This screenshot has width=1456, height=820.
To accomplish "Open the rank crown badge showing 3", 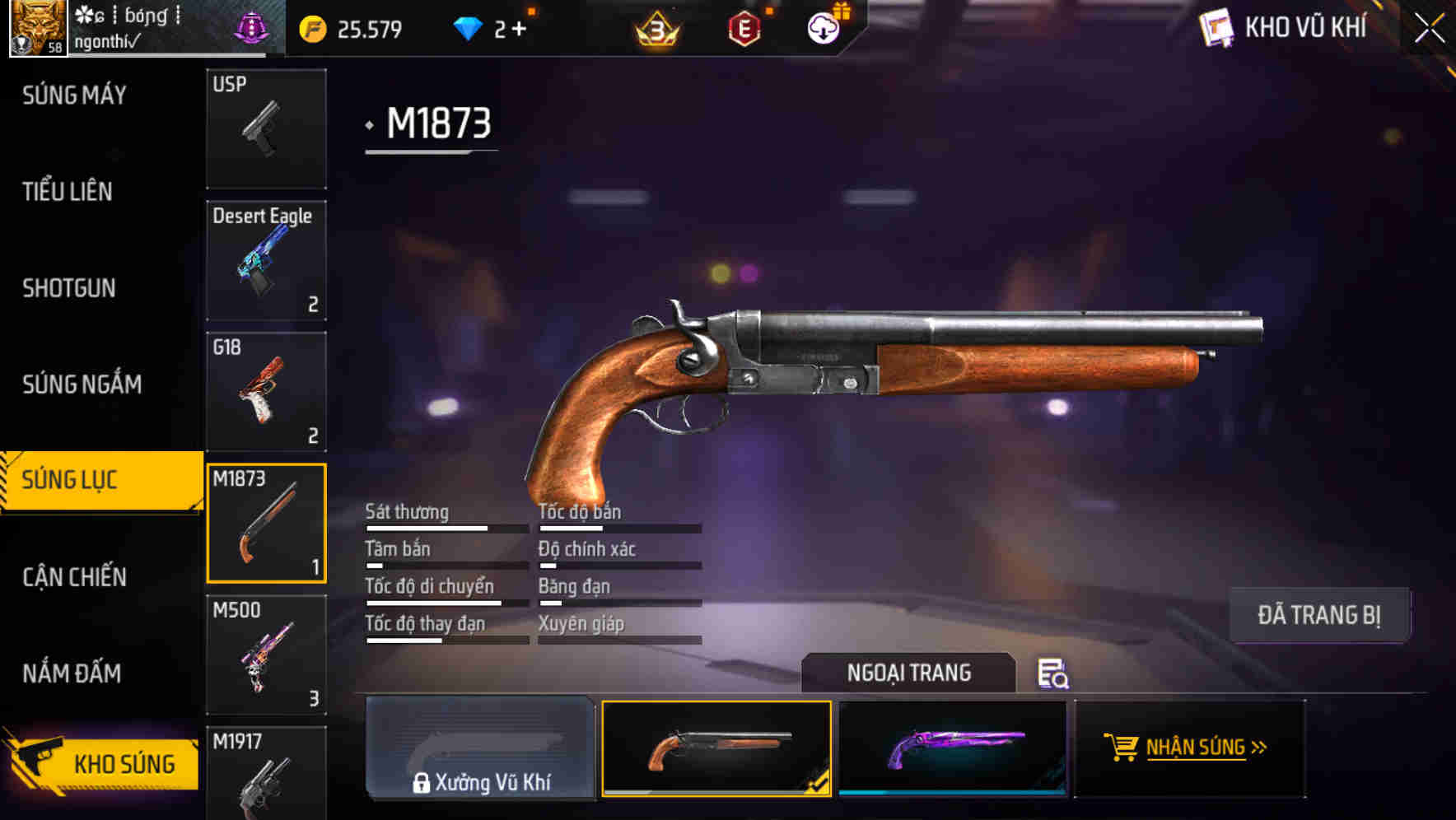I will coord(656,28).
